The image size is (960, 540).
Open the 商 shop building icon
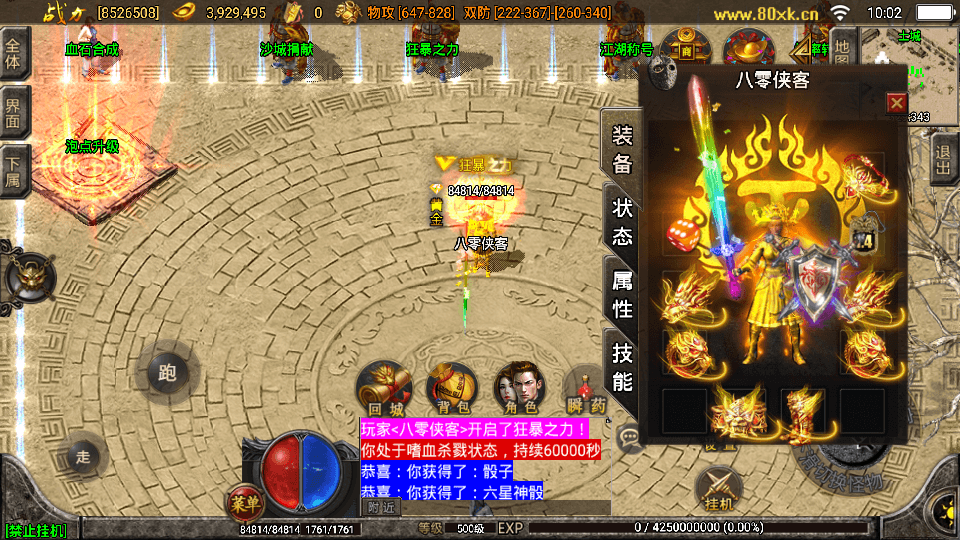[x=686, y=50]
